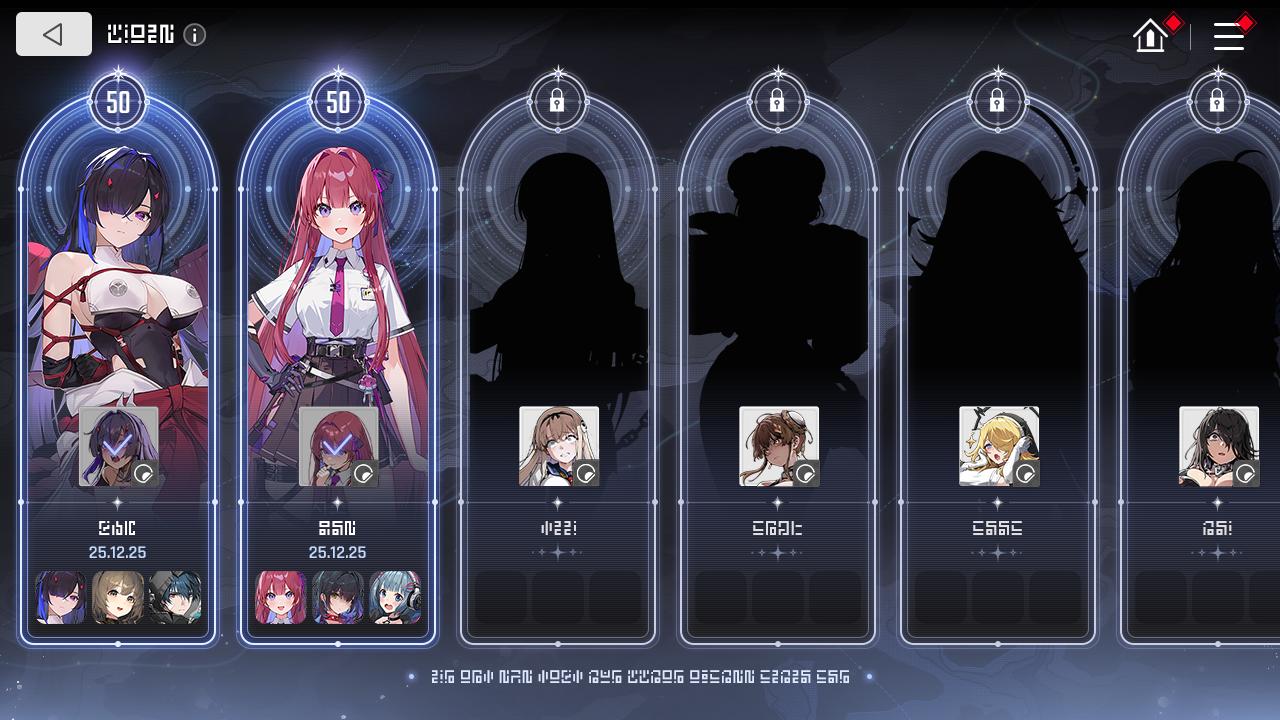Viewport: 1280px width, 720px height.
Task: Click the level 50 badge on the second card
Action: (338, 101)
